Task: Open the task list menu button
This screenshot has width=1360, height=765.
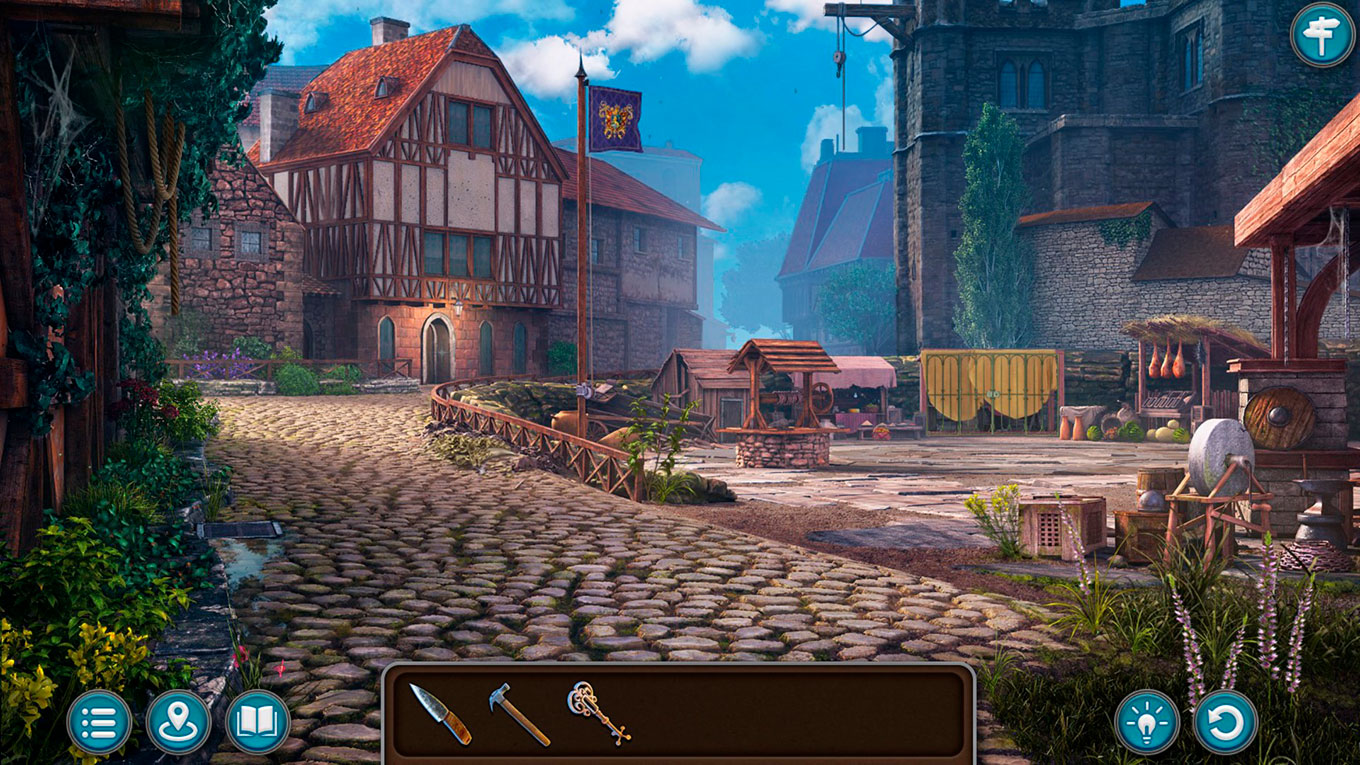Action: pos(99,721)
